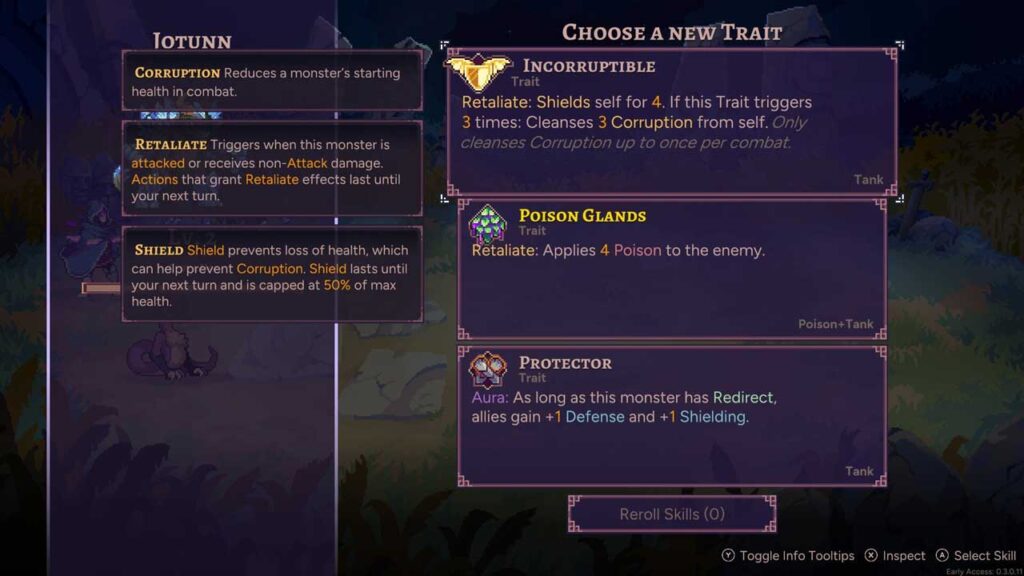
Task: Select the Poison Glands trait card
Action: 671,269
